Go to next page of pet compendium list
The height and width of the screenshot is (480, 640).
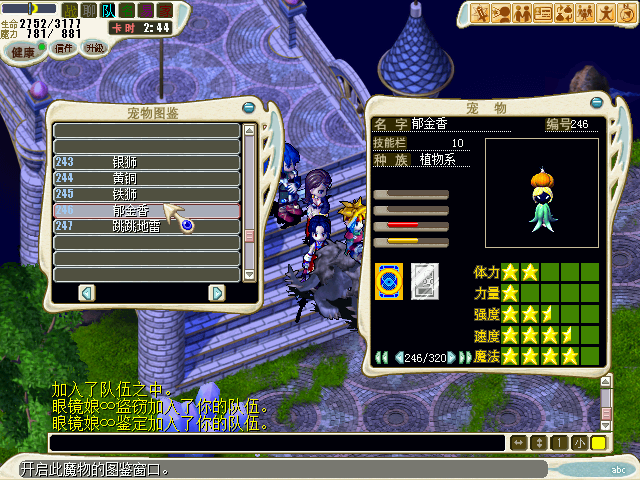(x=217, y=292)
